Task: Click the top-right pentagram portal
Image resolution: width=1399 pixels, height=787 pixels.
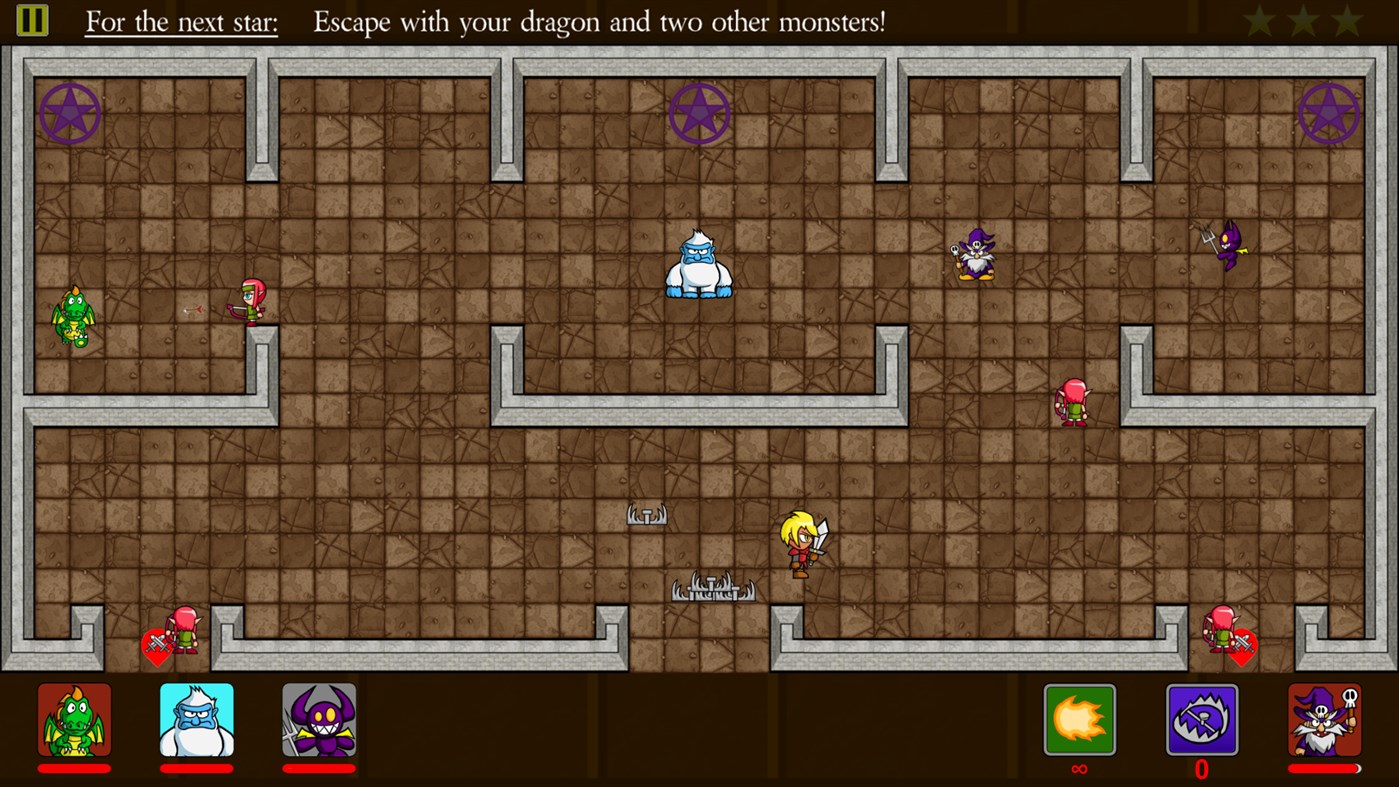Action: 1329,112
